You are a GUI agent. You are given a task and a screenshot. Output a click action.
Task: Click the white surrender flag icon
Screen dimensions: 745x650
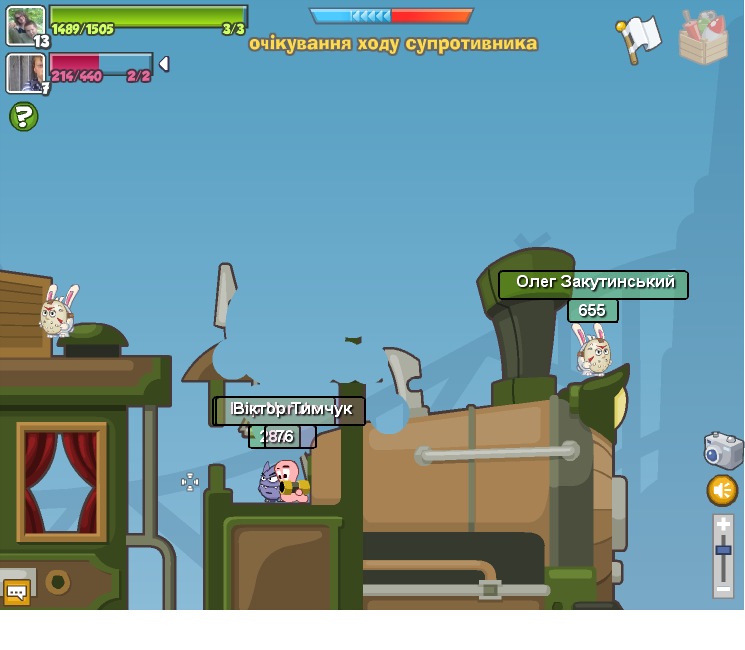638,39
